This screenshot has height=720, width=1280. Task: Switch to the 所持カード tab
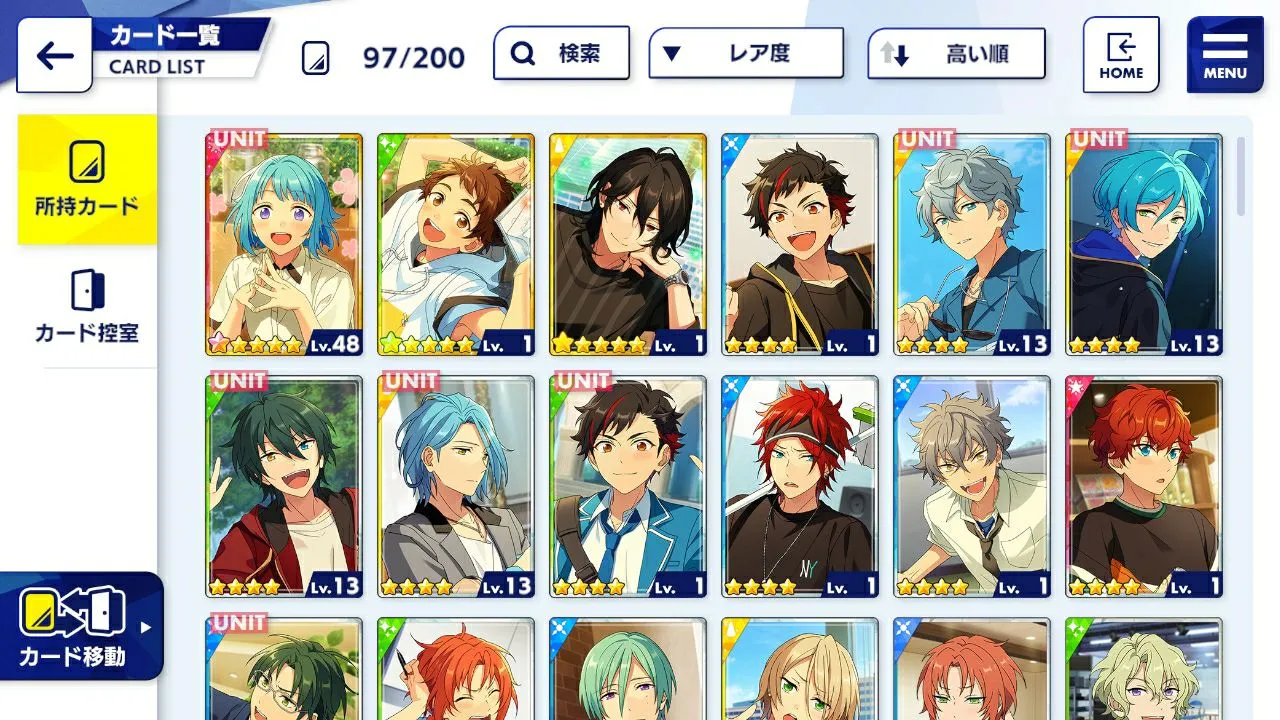(87, 180)
